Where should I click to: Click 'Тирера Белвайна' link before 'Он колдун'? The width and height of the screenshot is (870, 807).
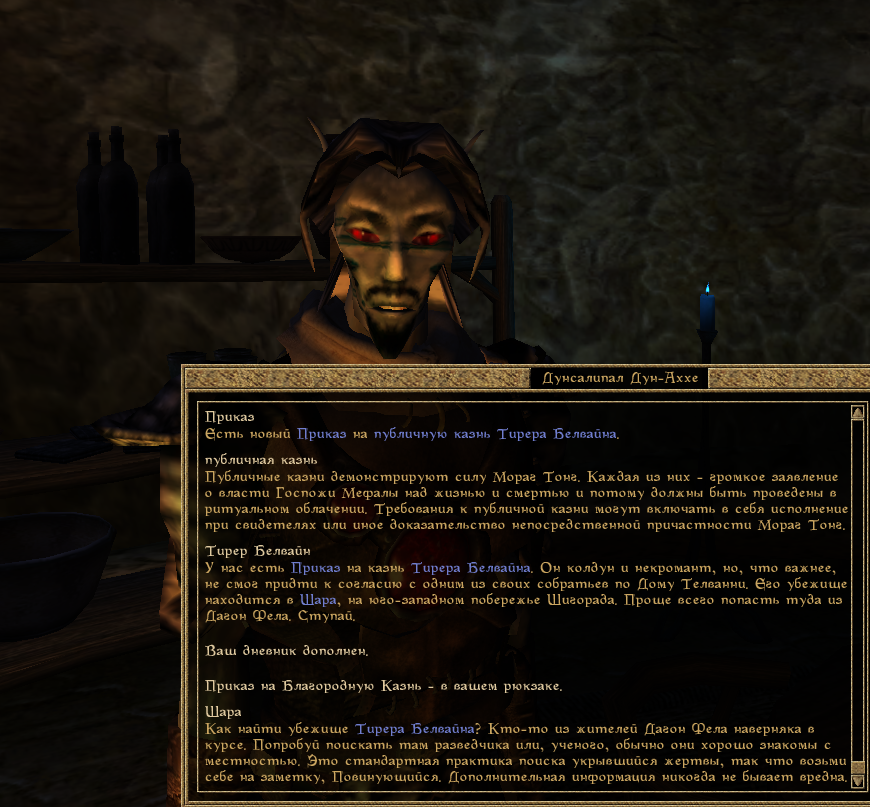(470, 568)
